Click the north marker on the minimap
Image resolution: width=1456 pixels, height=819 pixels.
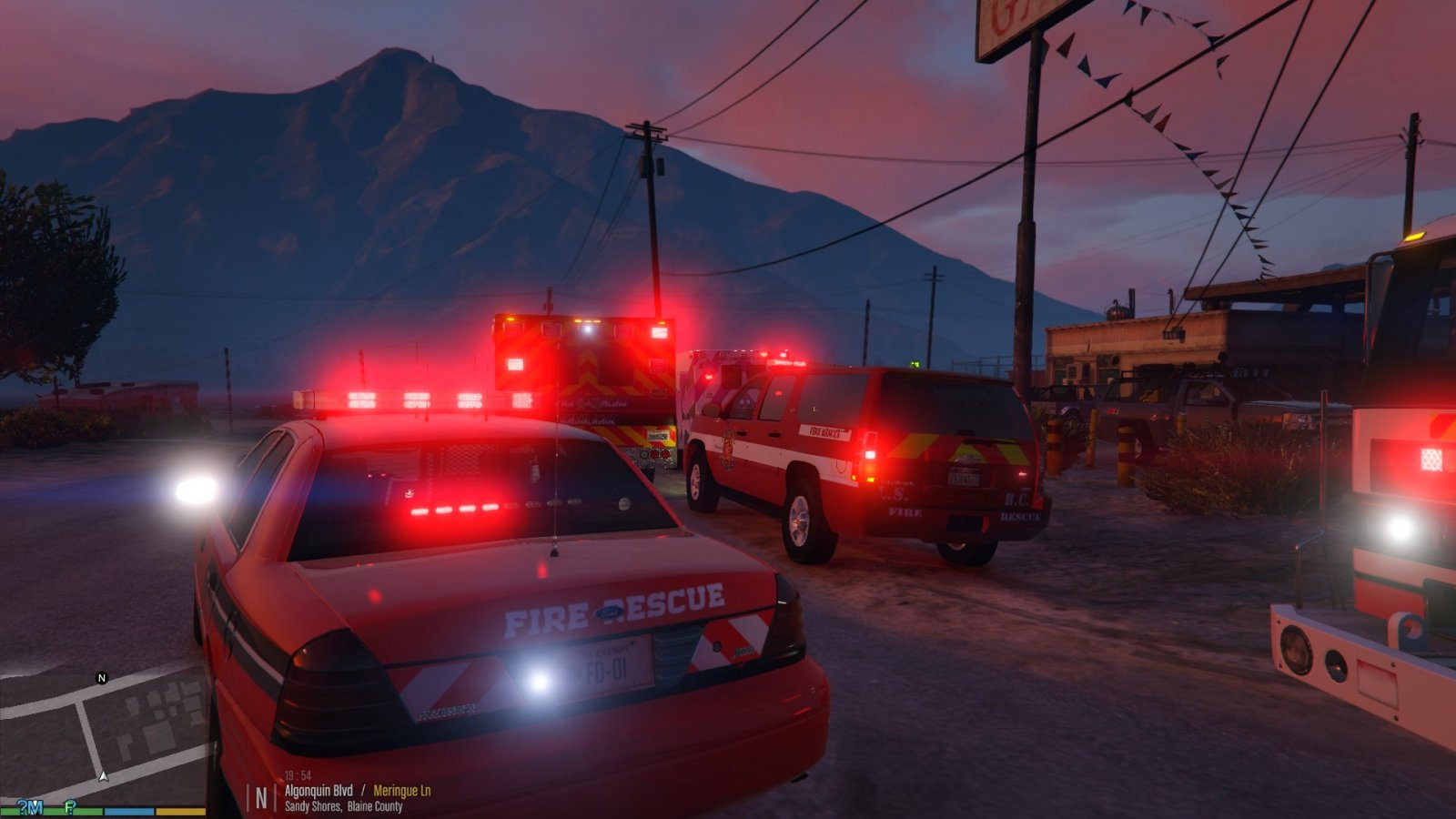[x=102, y=678]
